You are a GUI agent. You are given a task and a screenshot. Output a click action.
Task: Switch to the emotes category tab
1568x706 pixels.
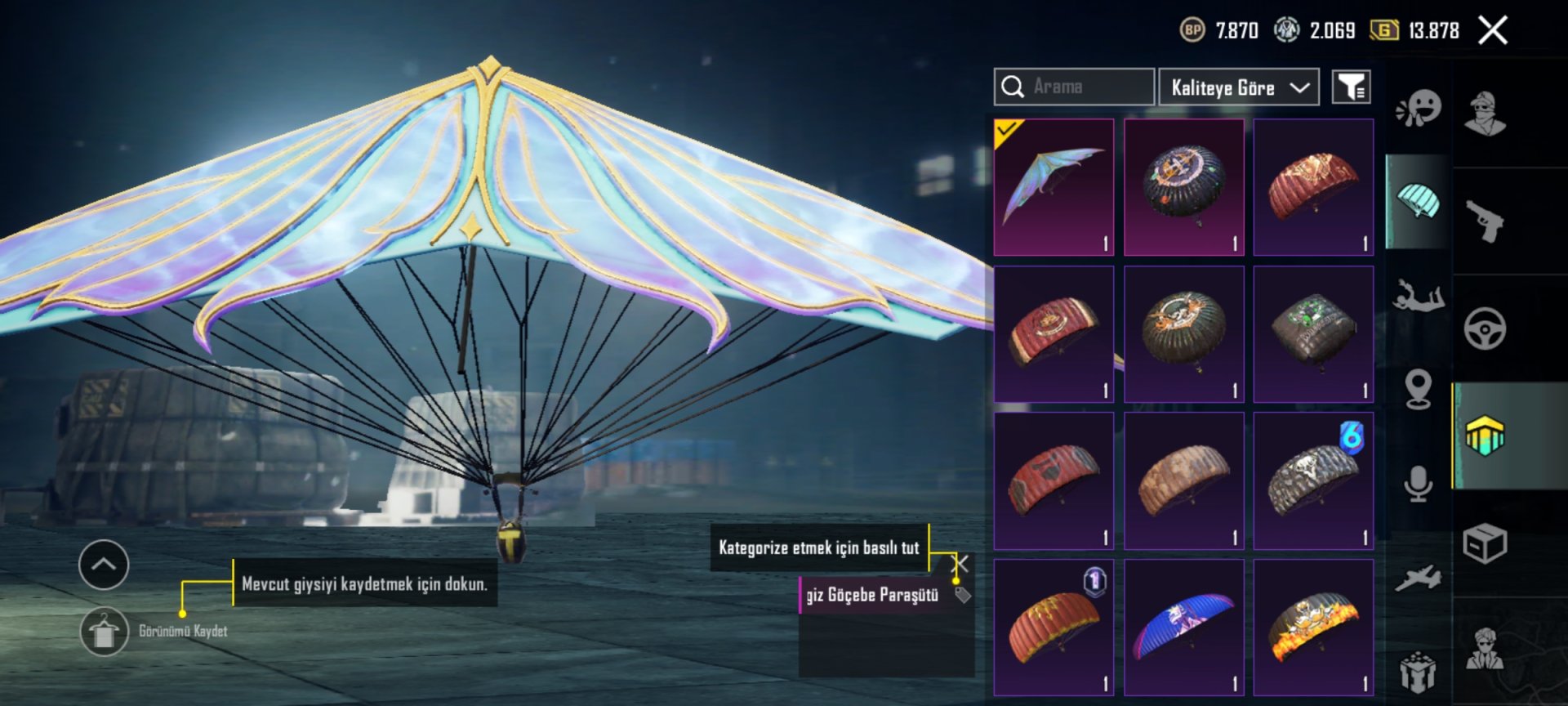(1419, 108)
